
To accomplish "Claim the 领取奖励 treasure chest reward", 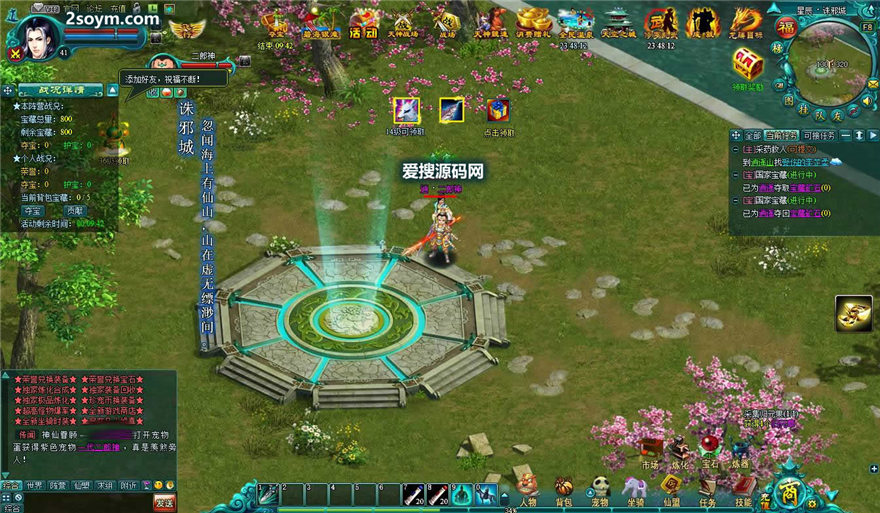I will (747, 68).
